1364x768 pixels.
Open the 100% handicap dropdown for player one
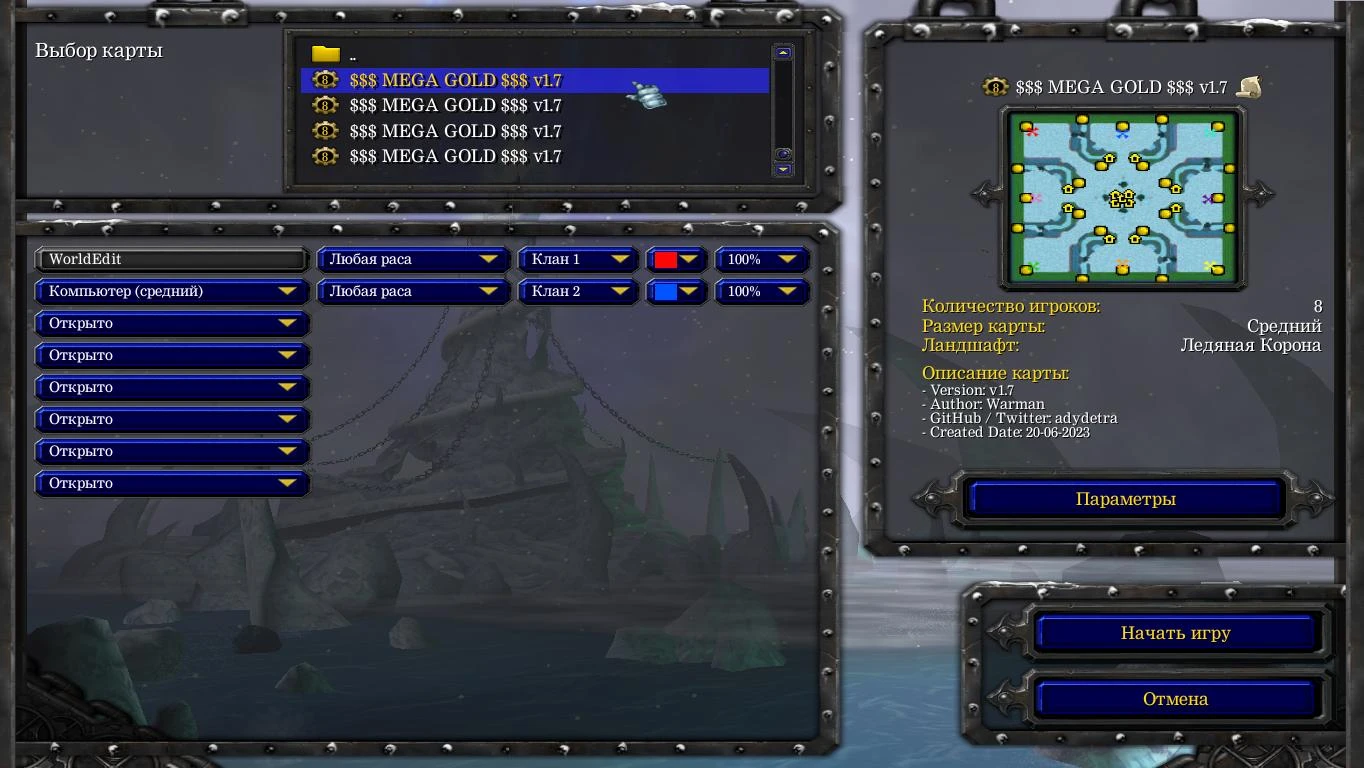pyautogui.click(x=762, y=259)
